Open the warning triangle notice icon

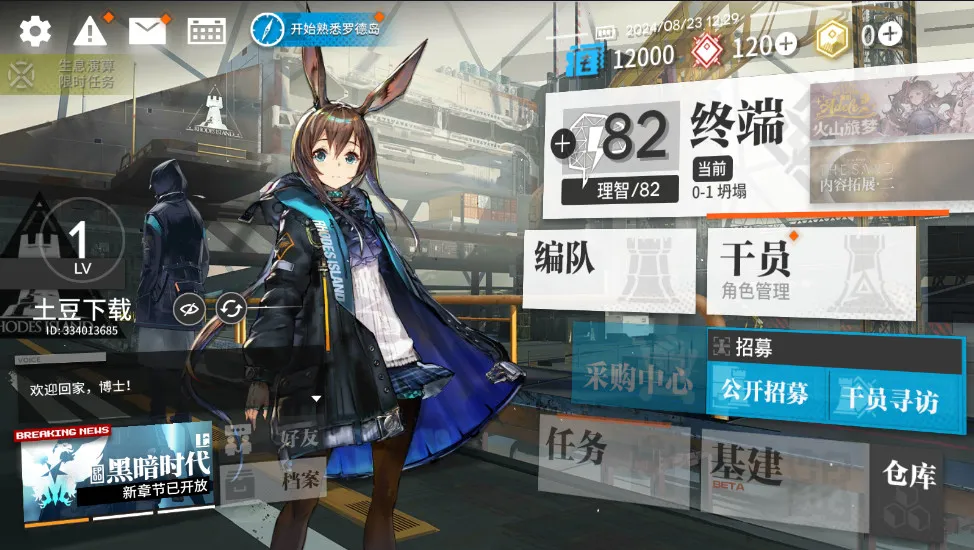pos(90,31)
